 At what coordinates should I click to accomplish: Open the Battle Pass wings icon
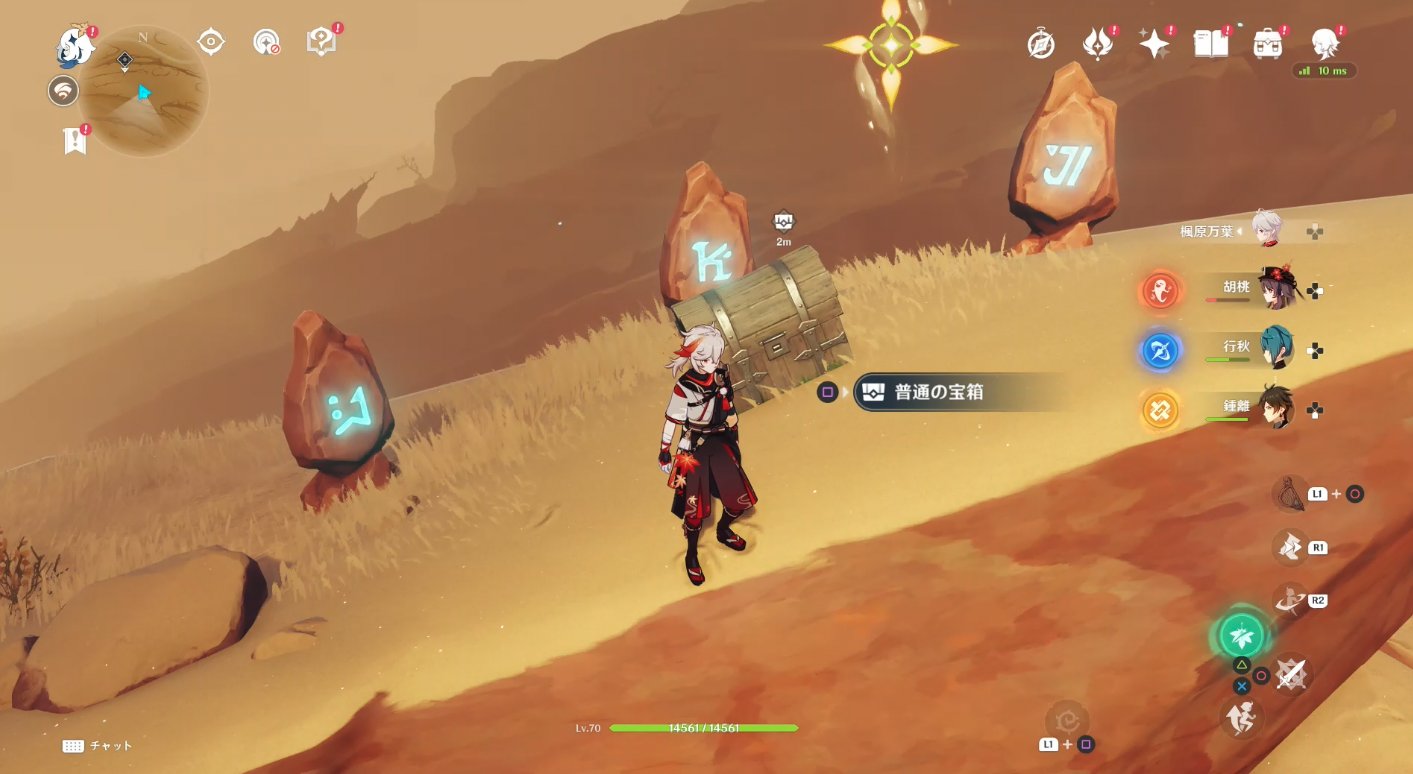1097,44
